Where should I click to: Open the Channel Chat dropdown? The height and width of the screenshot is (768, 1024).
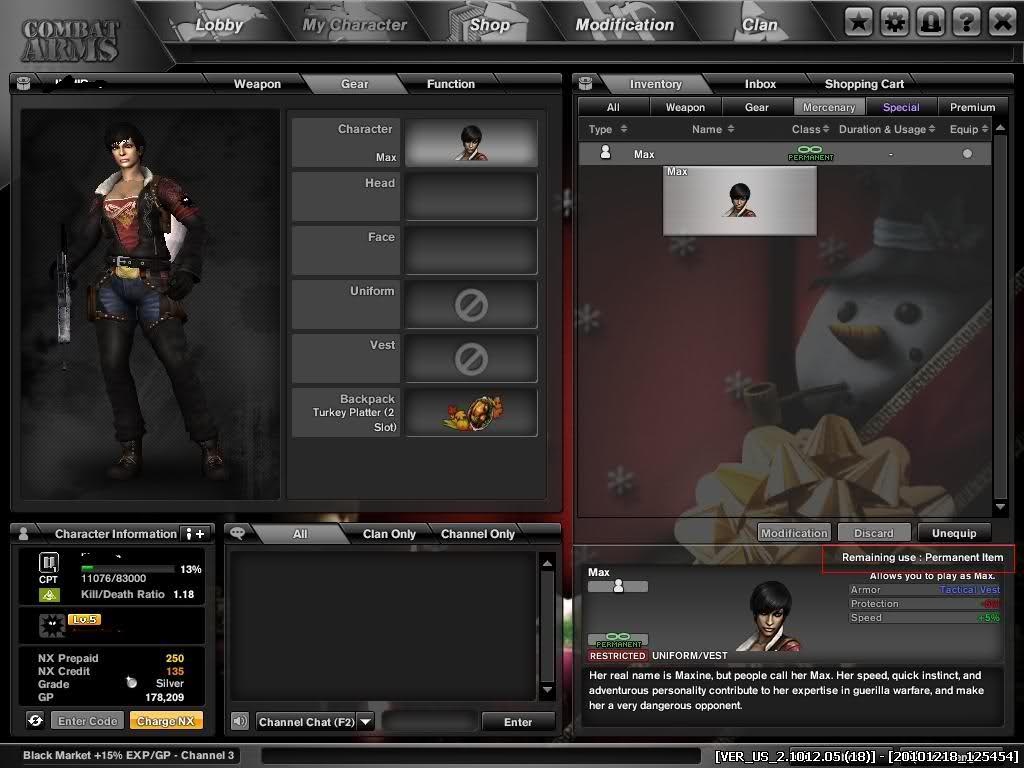point(365,722)
